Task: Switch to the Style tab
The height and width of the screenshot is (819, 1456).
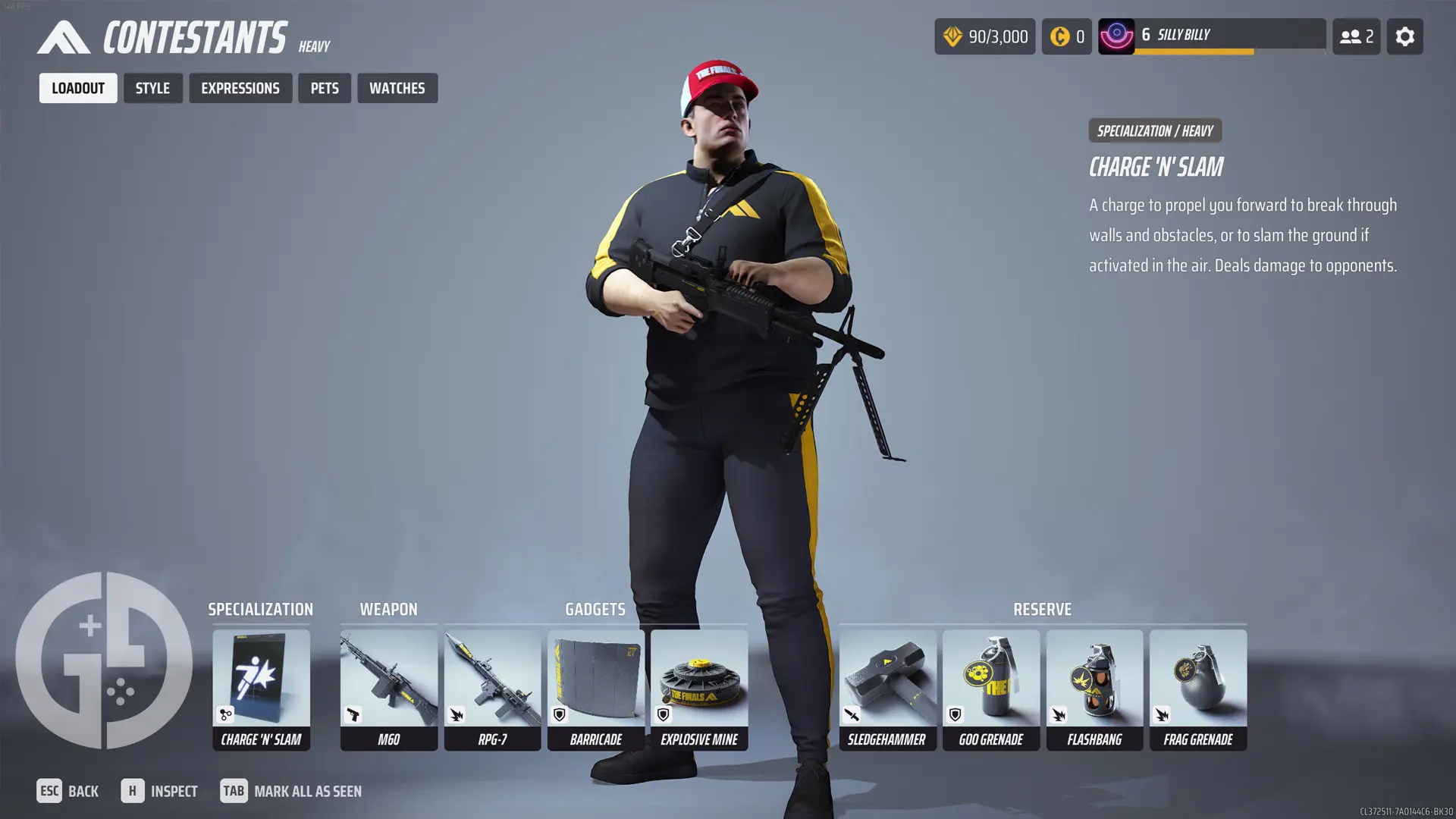Action: [152, 88]
